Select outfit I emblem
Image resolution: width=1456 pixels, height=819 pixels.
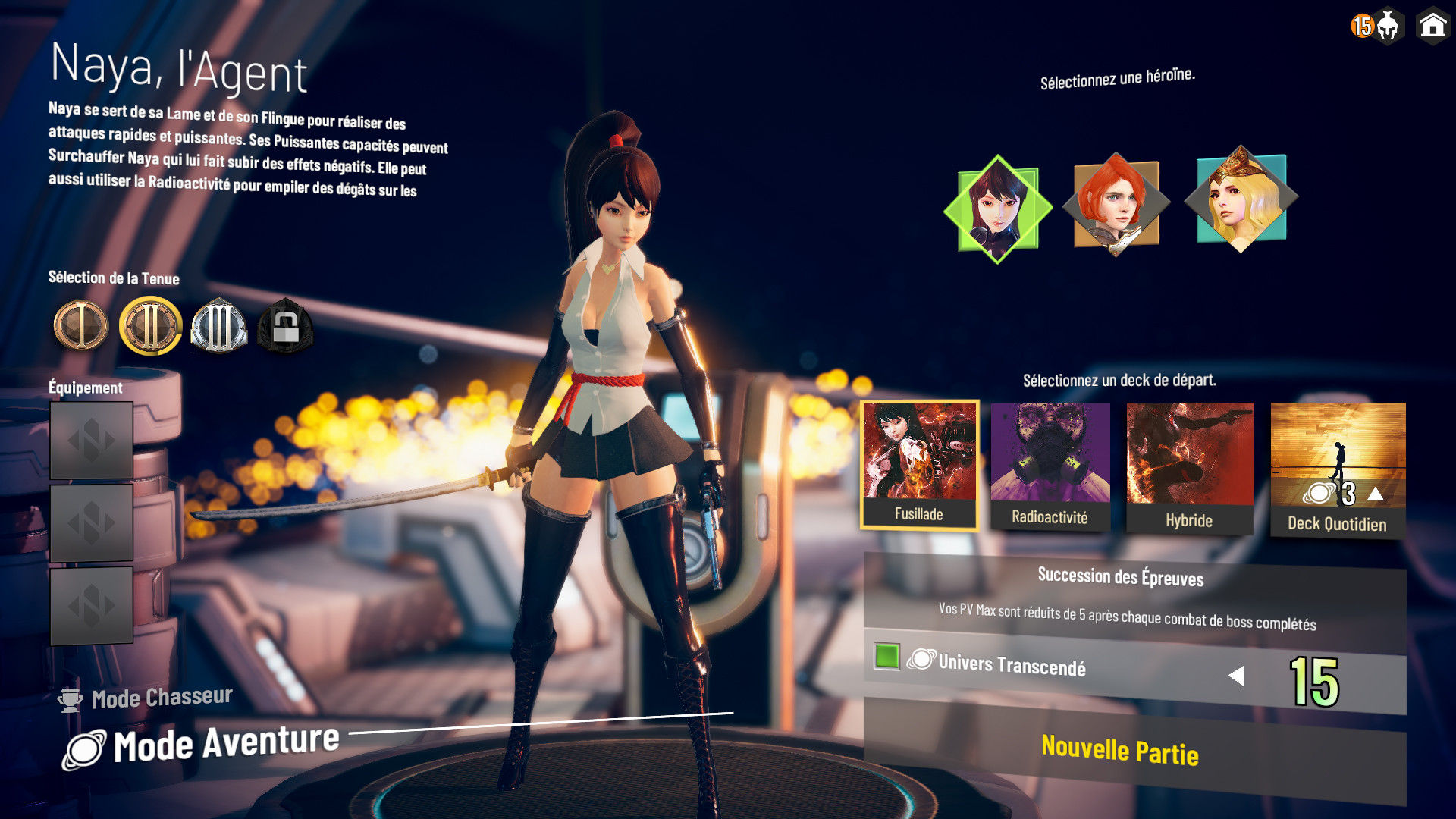point(81,326)
